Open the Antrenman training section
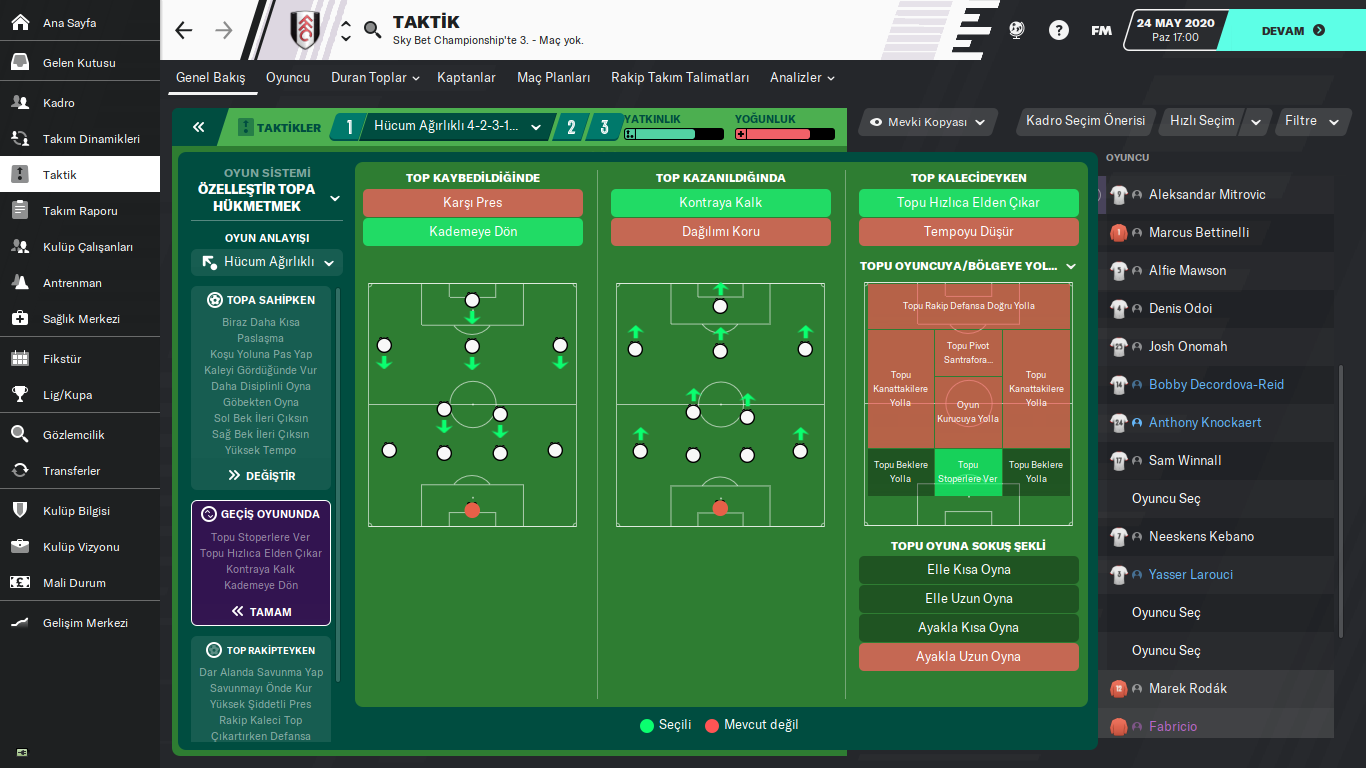The image size is (1366, 768). (72, 283)
